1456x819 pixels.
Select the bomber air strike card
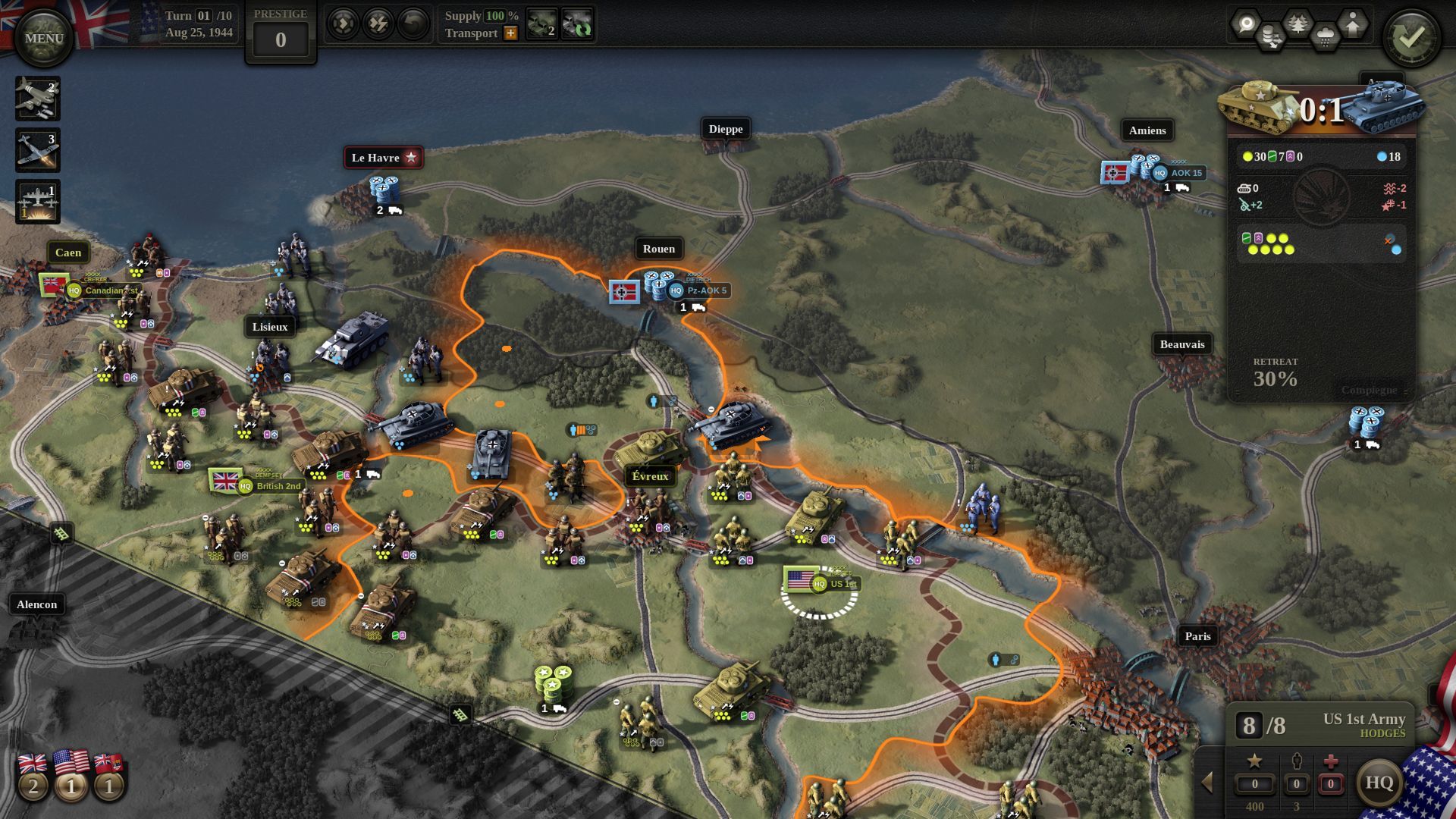pyautogui.click(x=37, y=98)
